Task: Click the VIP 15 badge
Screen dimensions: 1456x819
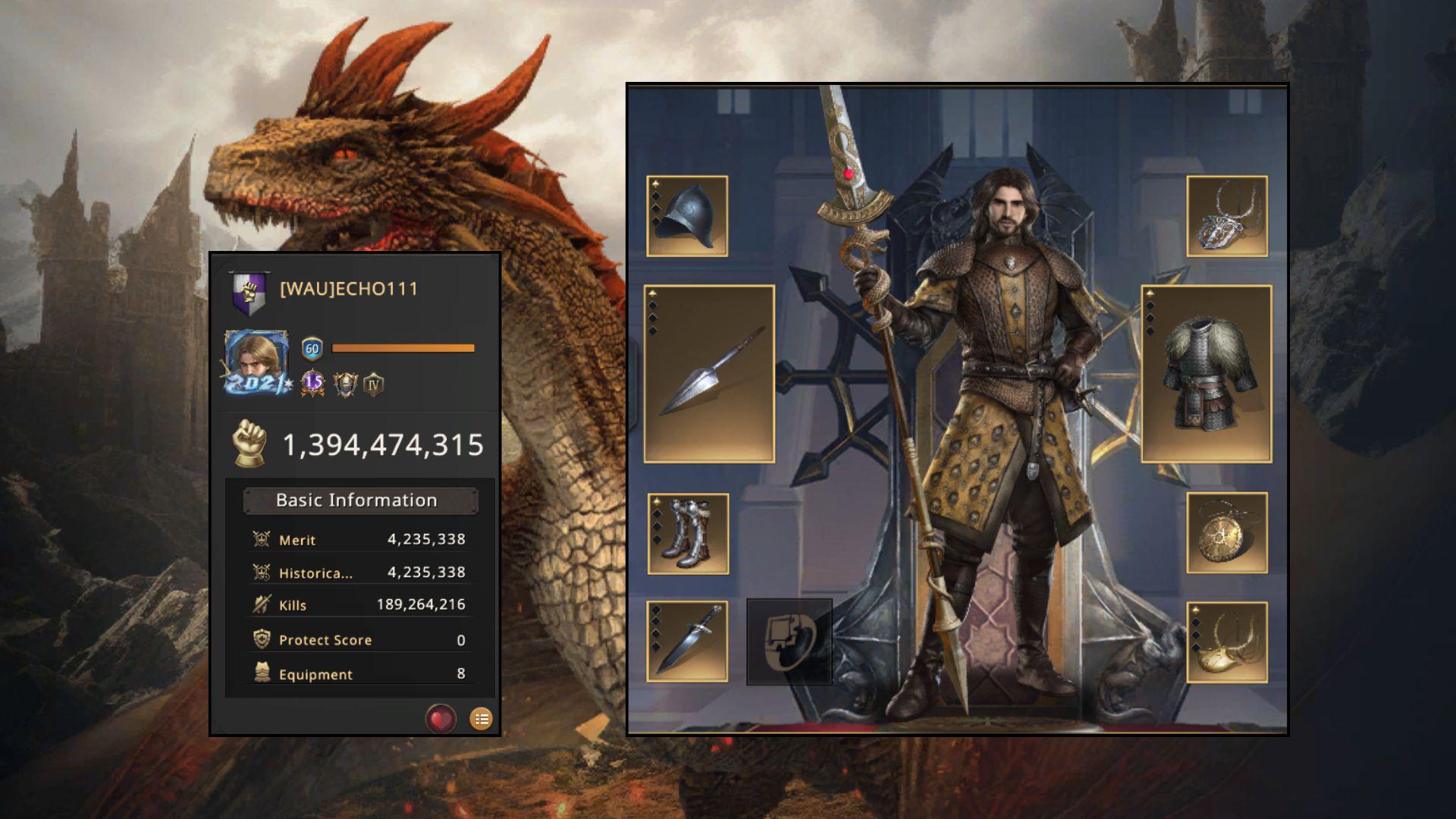Action: tap(312, 384)
